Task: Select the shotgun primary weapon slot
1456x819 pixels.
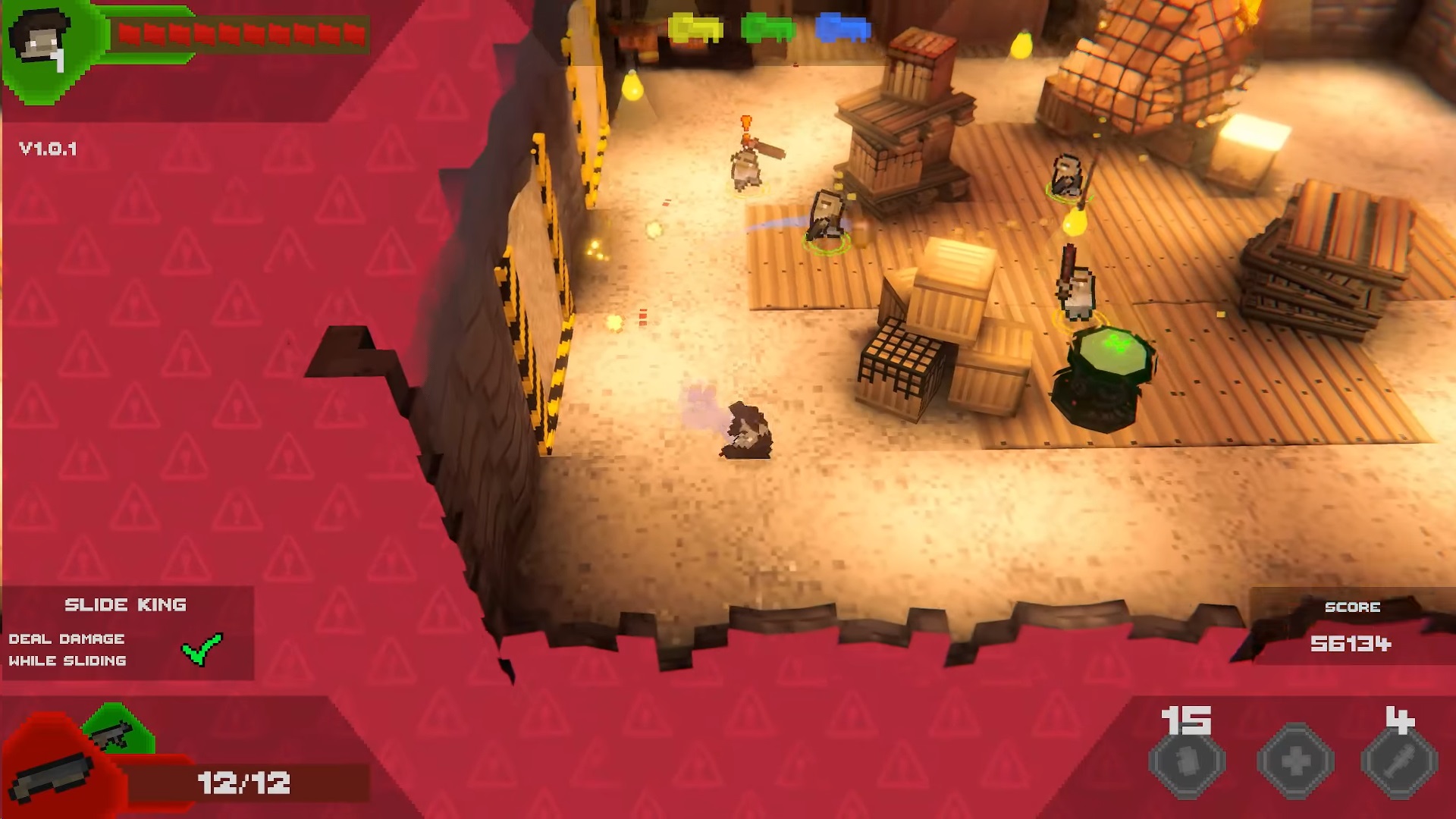Action: (x=53, y=775)
